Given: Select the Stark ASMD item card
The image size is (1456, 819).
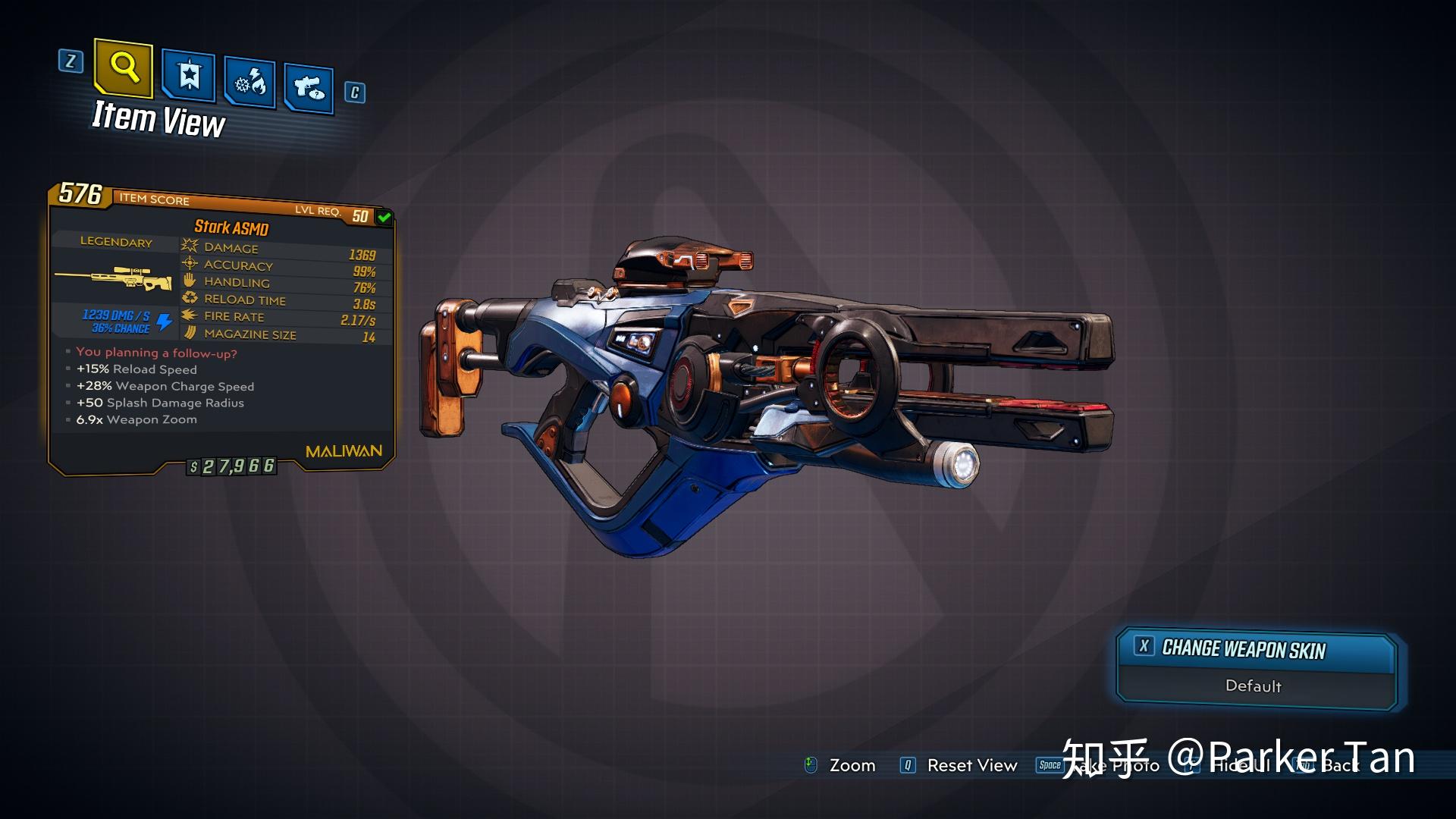Looking at the screenshot, I should point(221,326).
